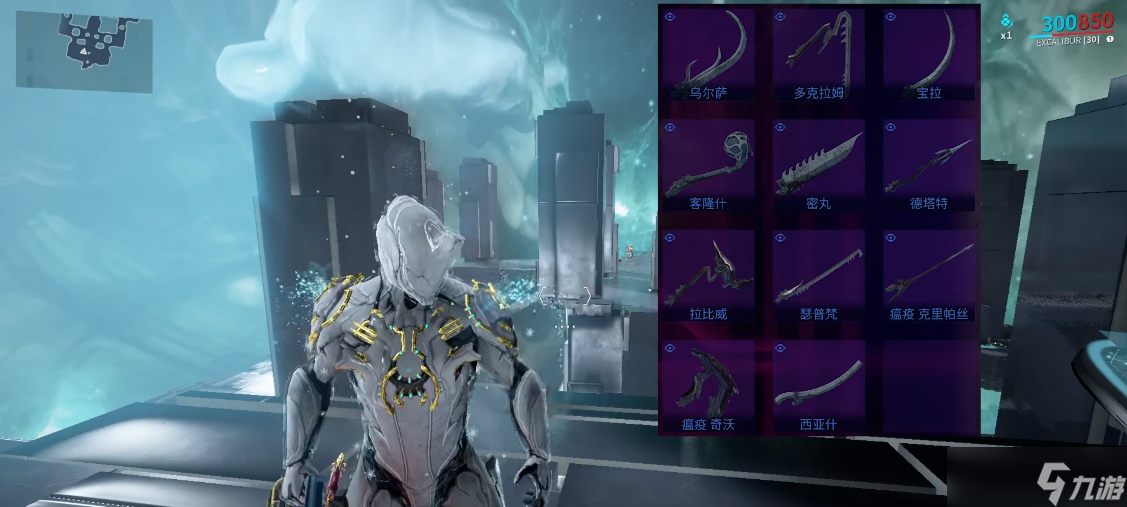Choose the 多克拉姆 weapon tile
Image resolution: width=1127 pixels, height=507 pixels.
(x=818, y=56)
